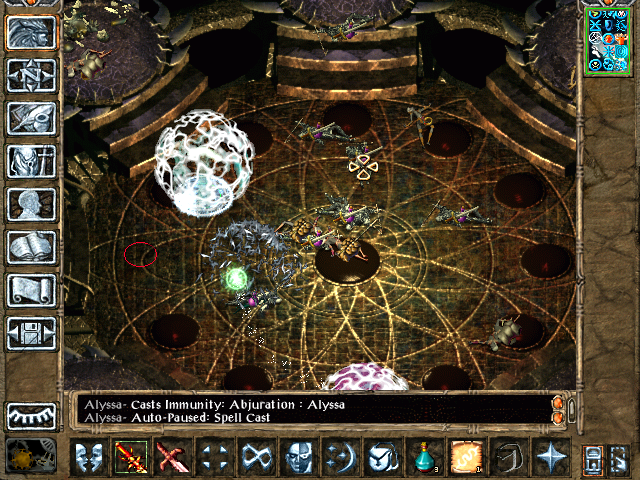The height and width of the screenshot is (480, 640).
Task: Select Alyssa's green-bordered portrait
Action: [608, 40]
